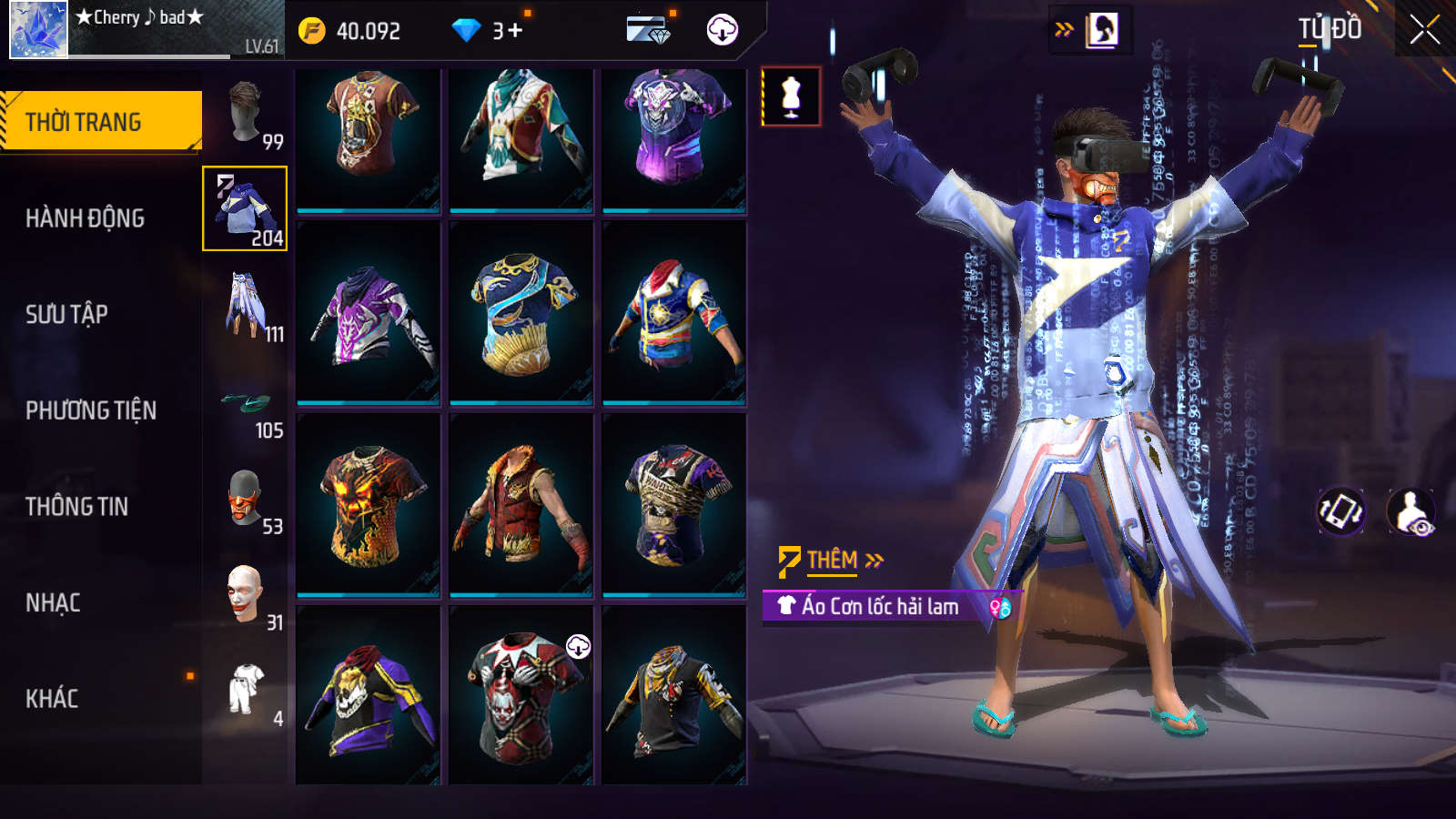Select the Thông Tin menu entry
The image size is (1456, 819).
[x=76, y=507]
